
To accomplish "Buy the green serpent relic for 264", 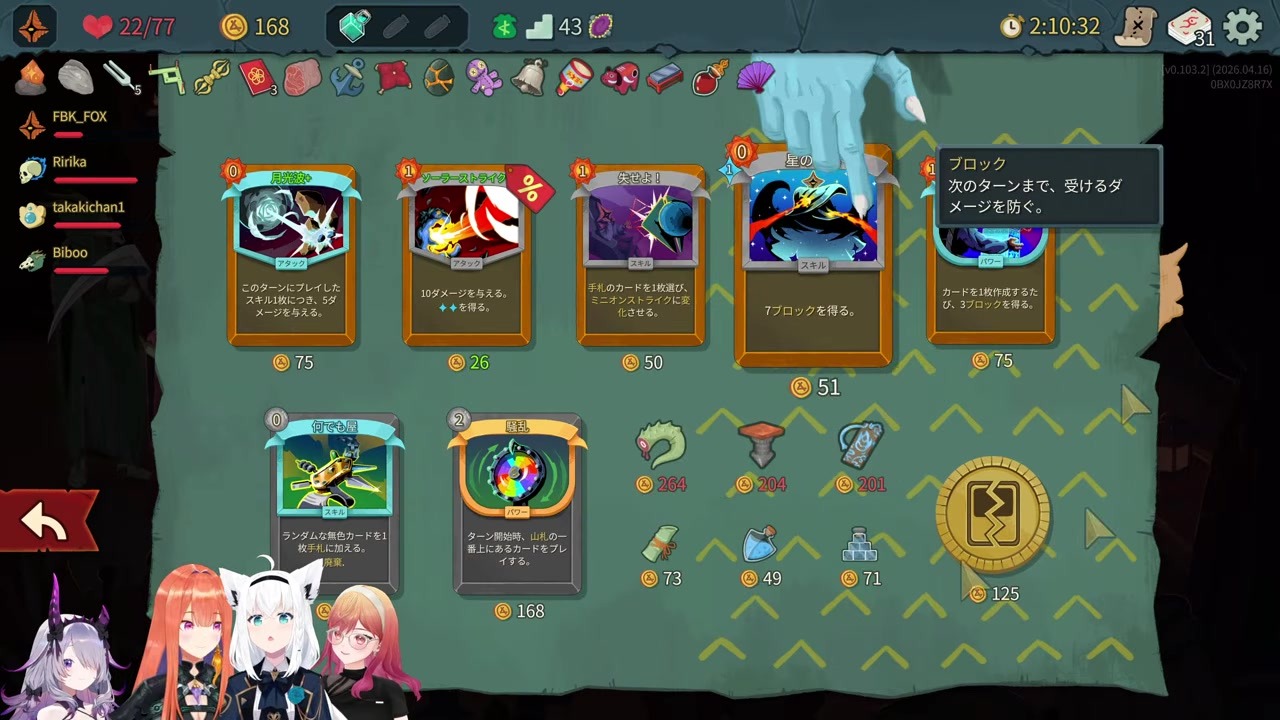I will point(662,446).
